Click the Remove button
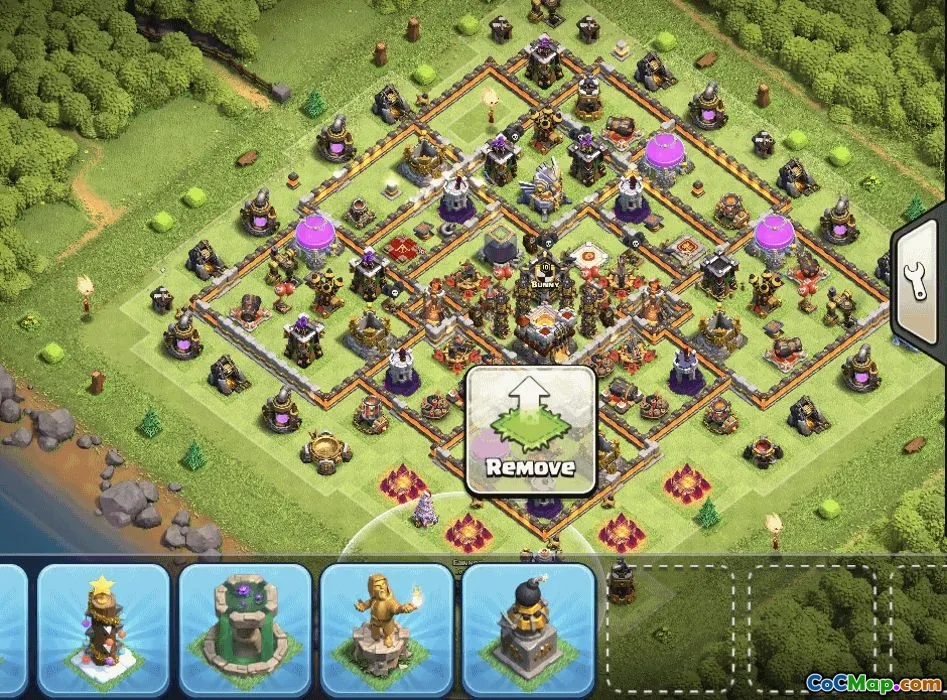947x700 pixels. coord(531,429)
